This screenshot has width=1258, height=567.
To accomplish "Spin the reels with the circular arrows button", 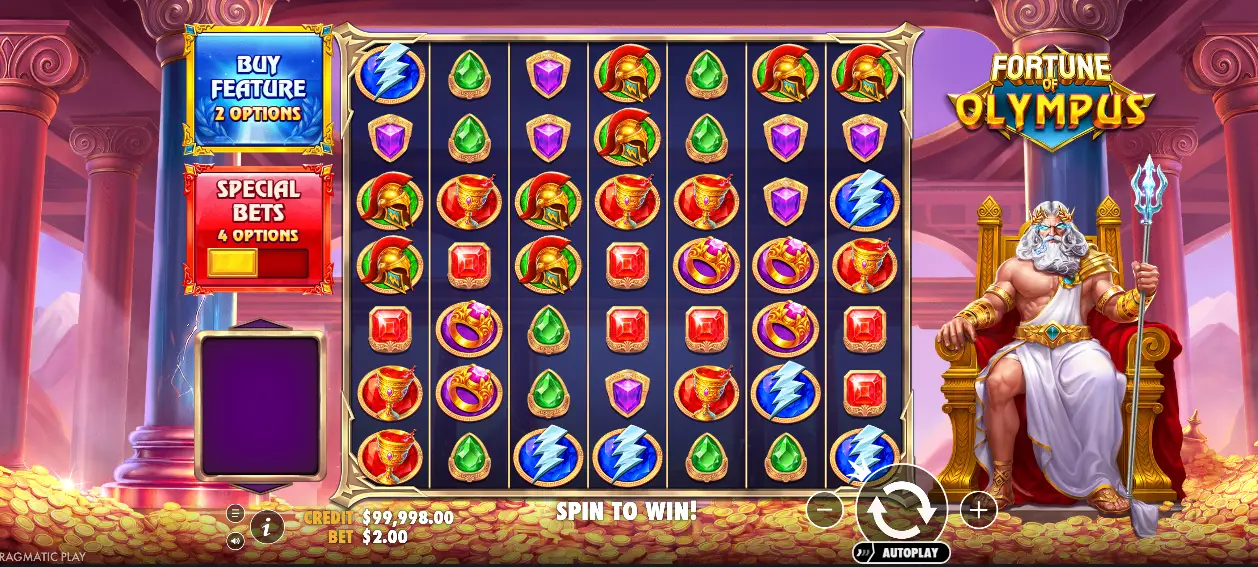I will click(901, 508).
